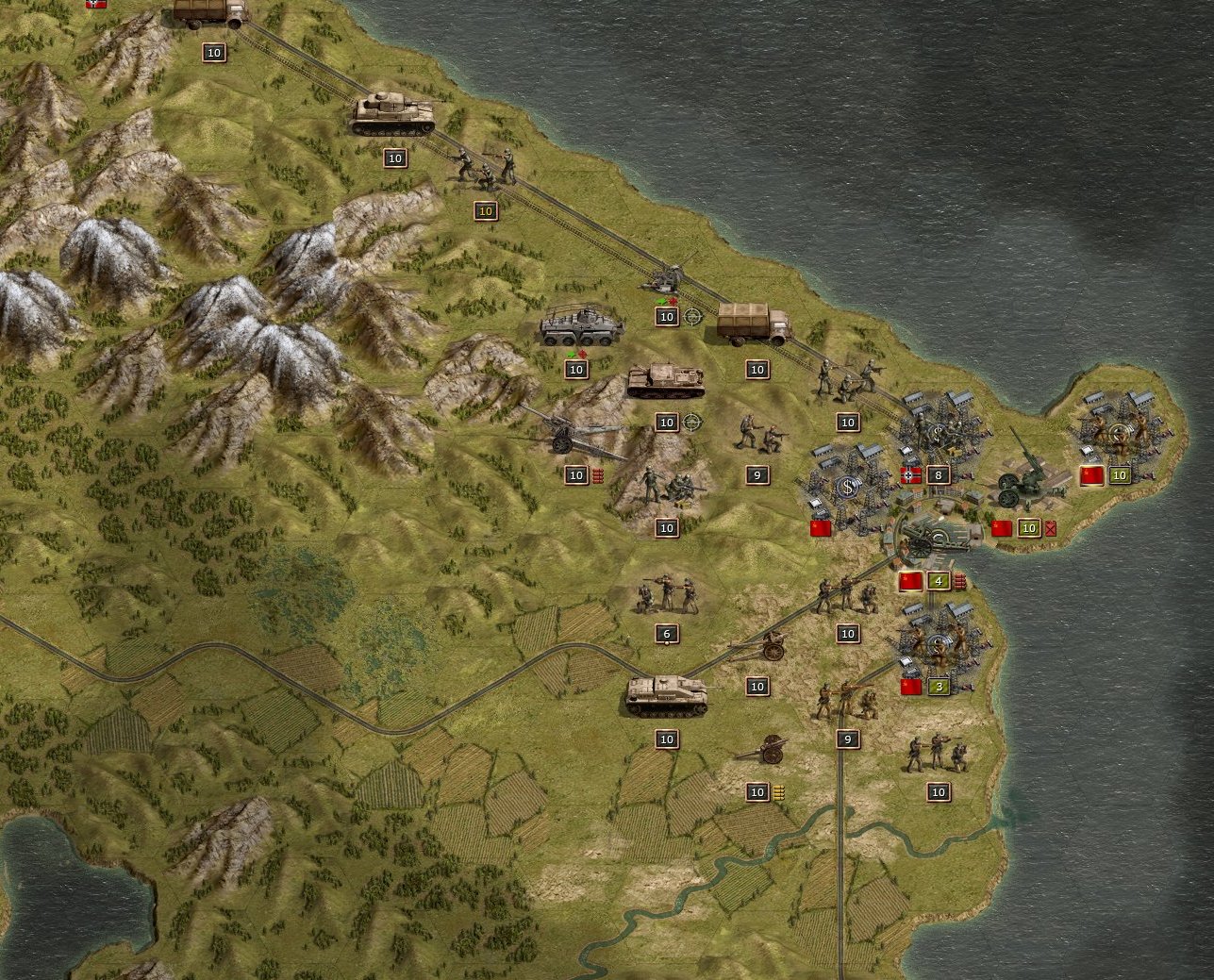
Task: Select the German flag beside the strength-8 badge
Action: (910, 474)
